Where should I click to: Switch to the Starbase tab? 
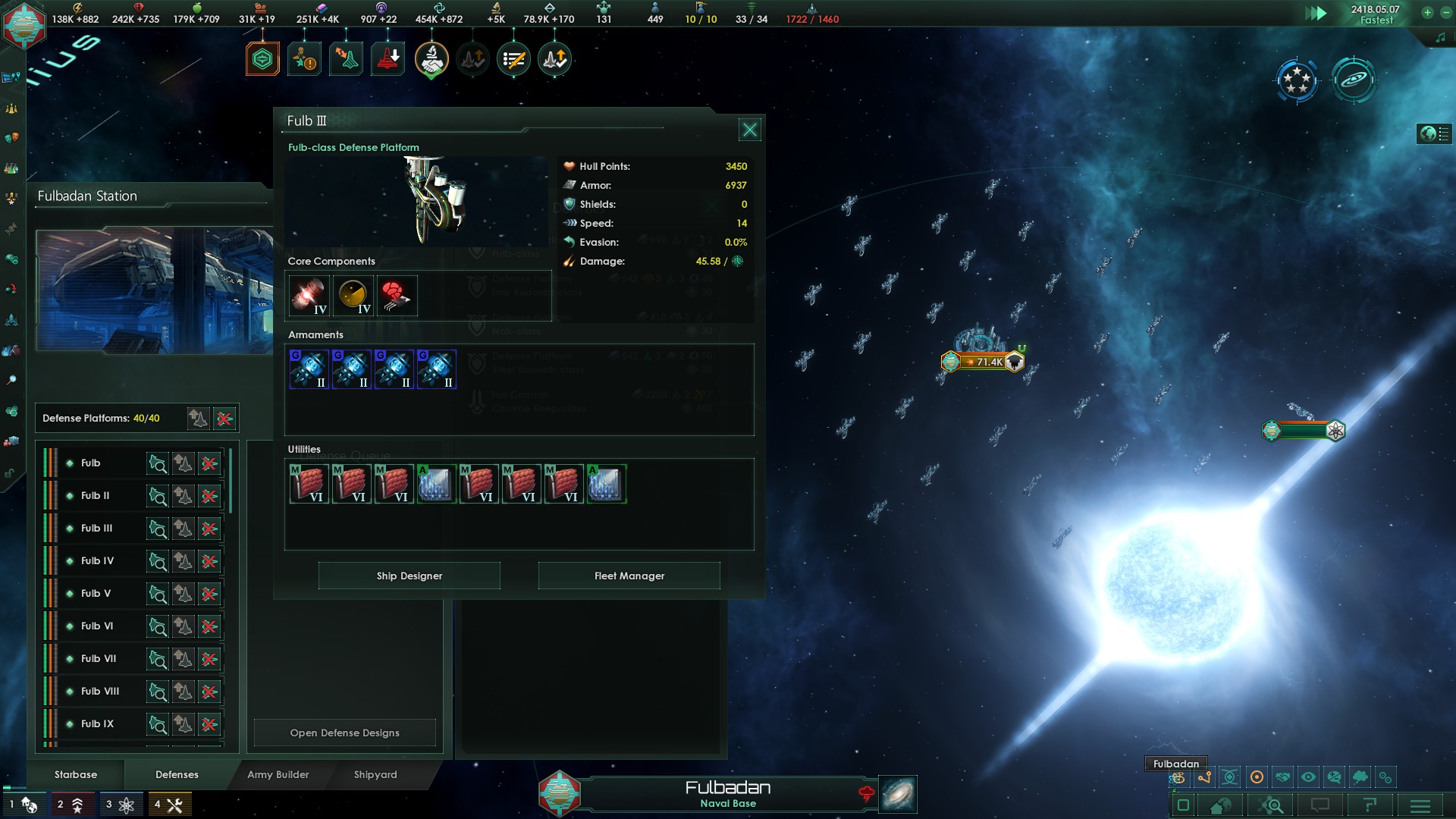76,774
